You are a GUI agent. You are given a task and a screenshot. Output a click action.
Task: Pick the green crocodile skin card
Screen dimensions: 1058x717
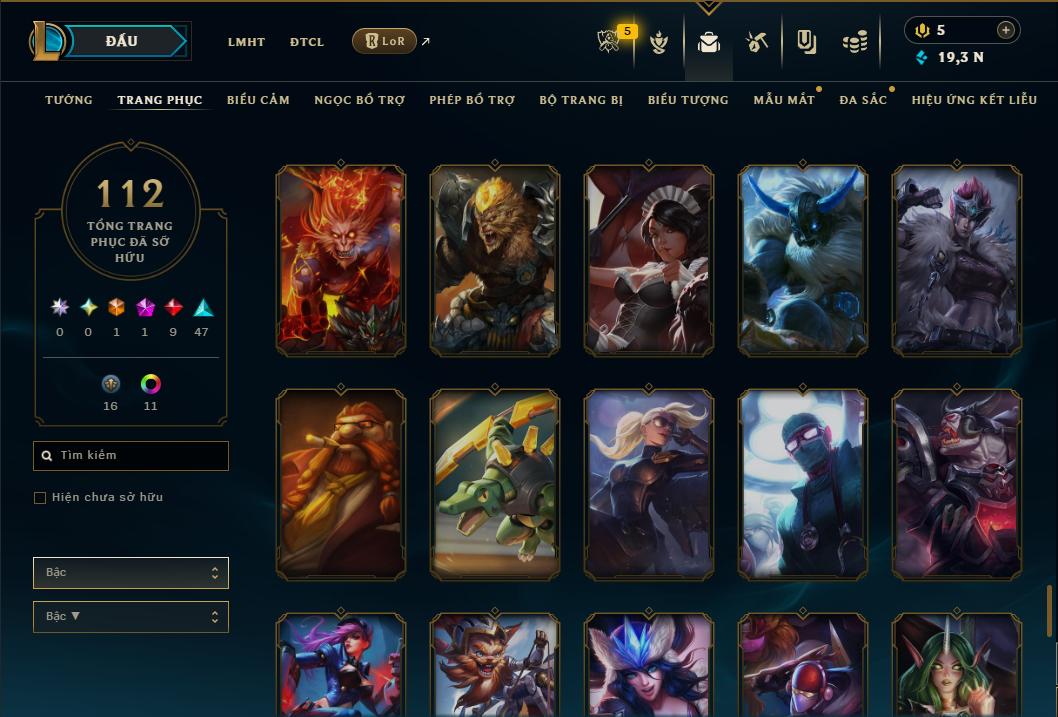495,484
